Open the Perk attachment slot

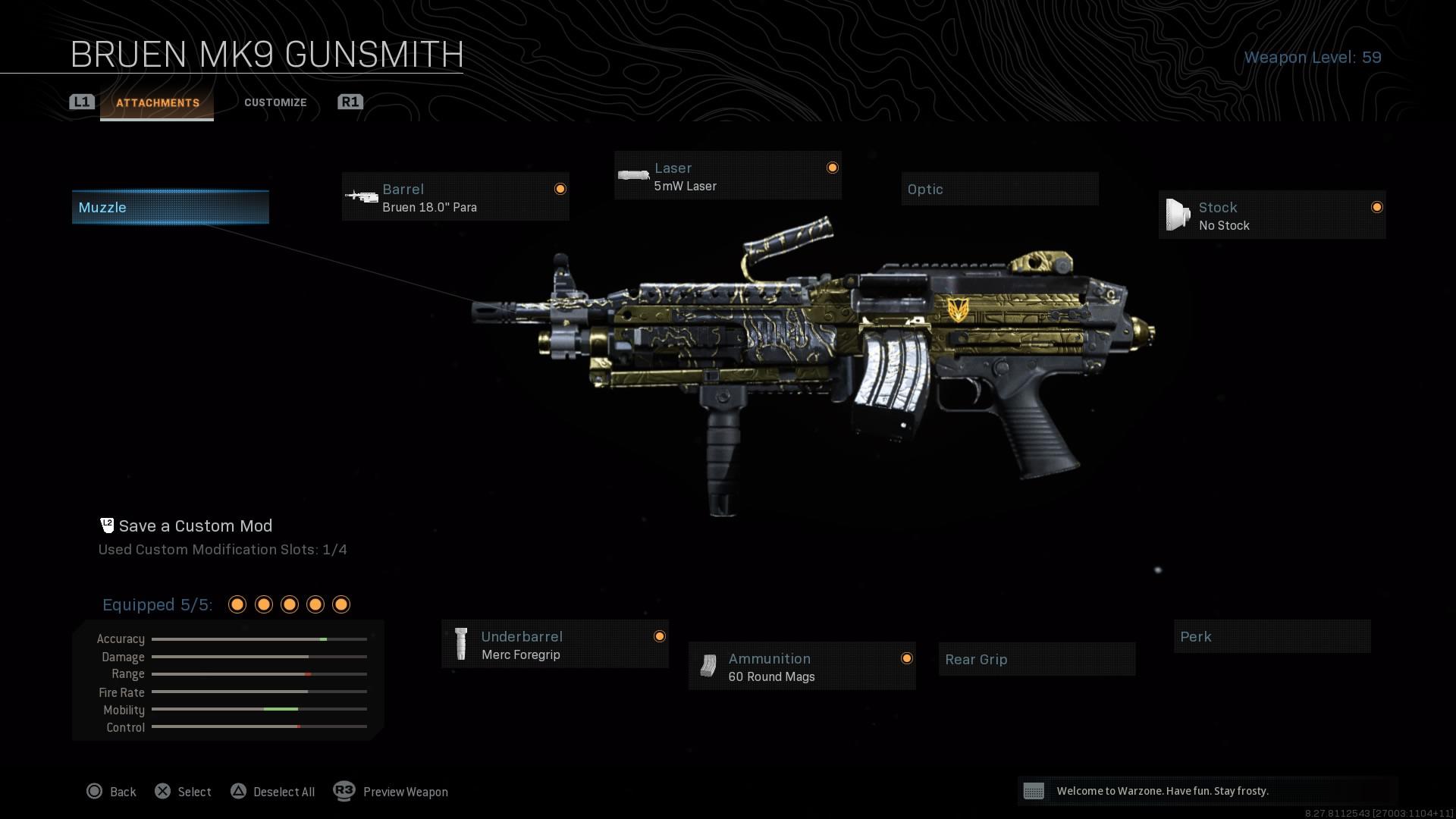(1272, 636)
